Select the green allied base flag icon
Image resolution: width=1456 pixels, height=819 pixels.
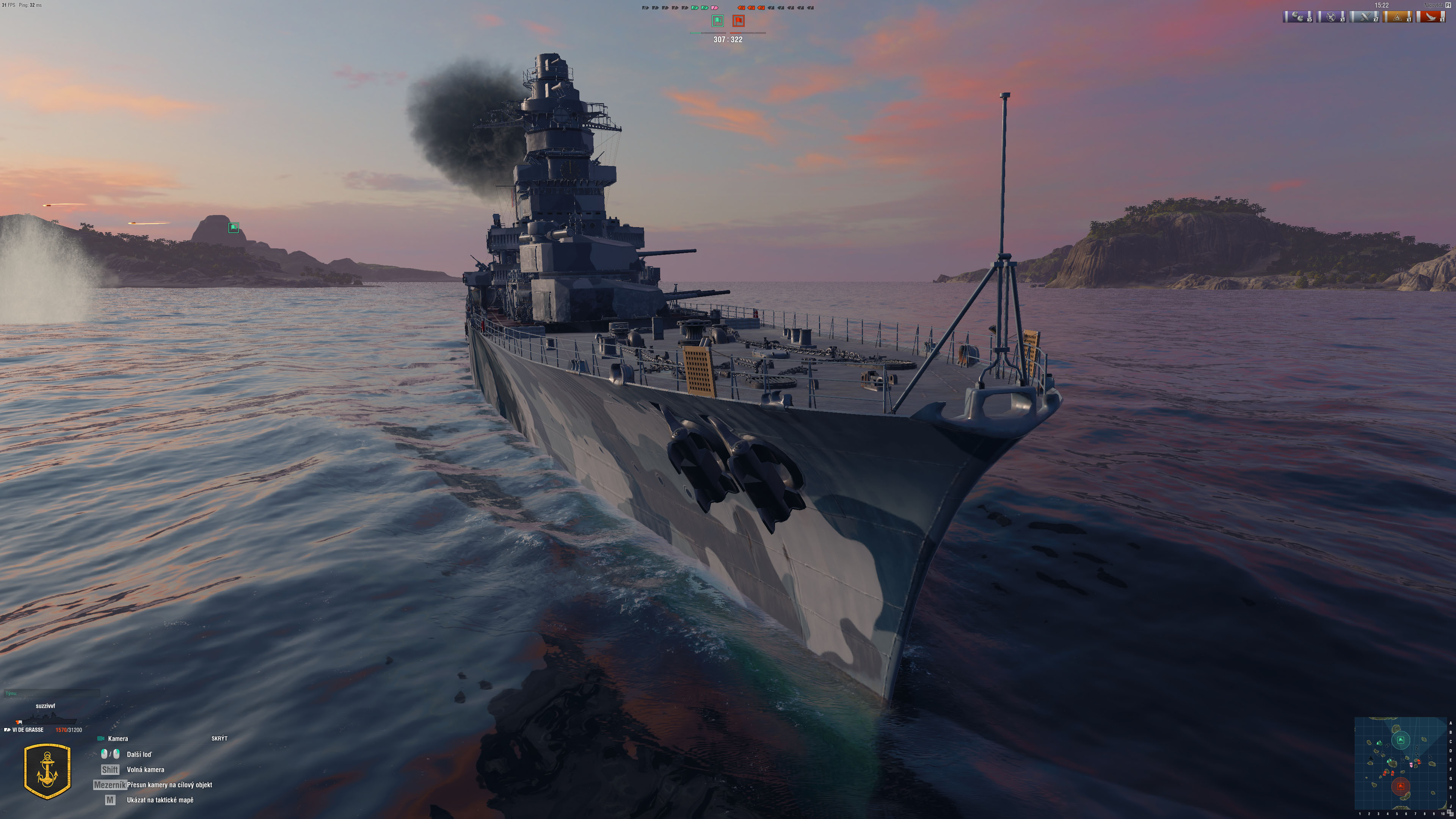coord(717,21)
